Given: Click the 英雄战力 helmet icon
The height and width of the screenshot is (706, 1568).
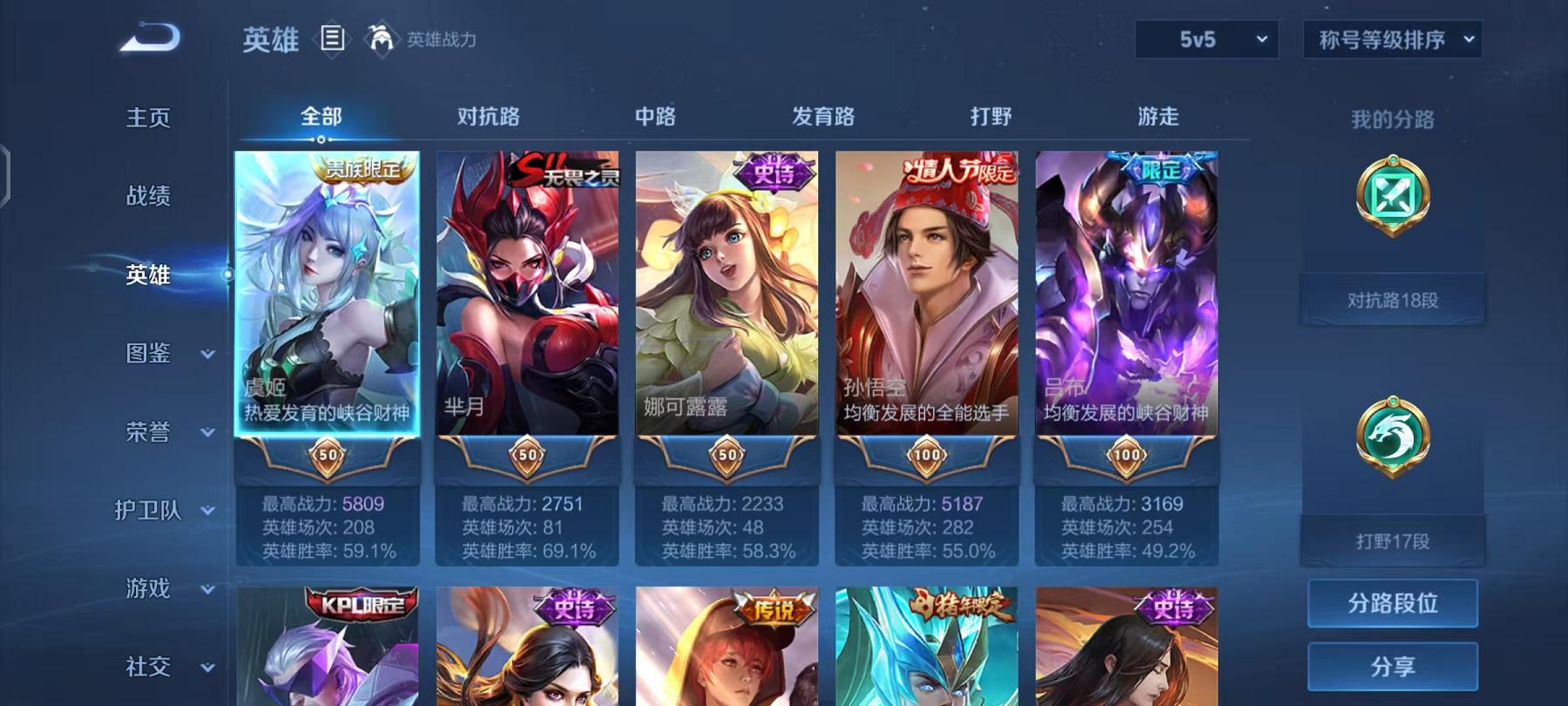Looking at the screenshot, I should click(x=378, y=37).
